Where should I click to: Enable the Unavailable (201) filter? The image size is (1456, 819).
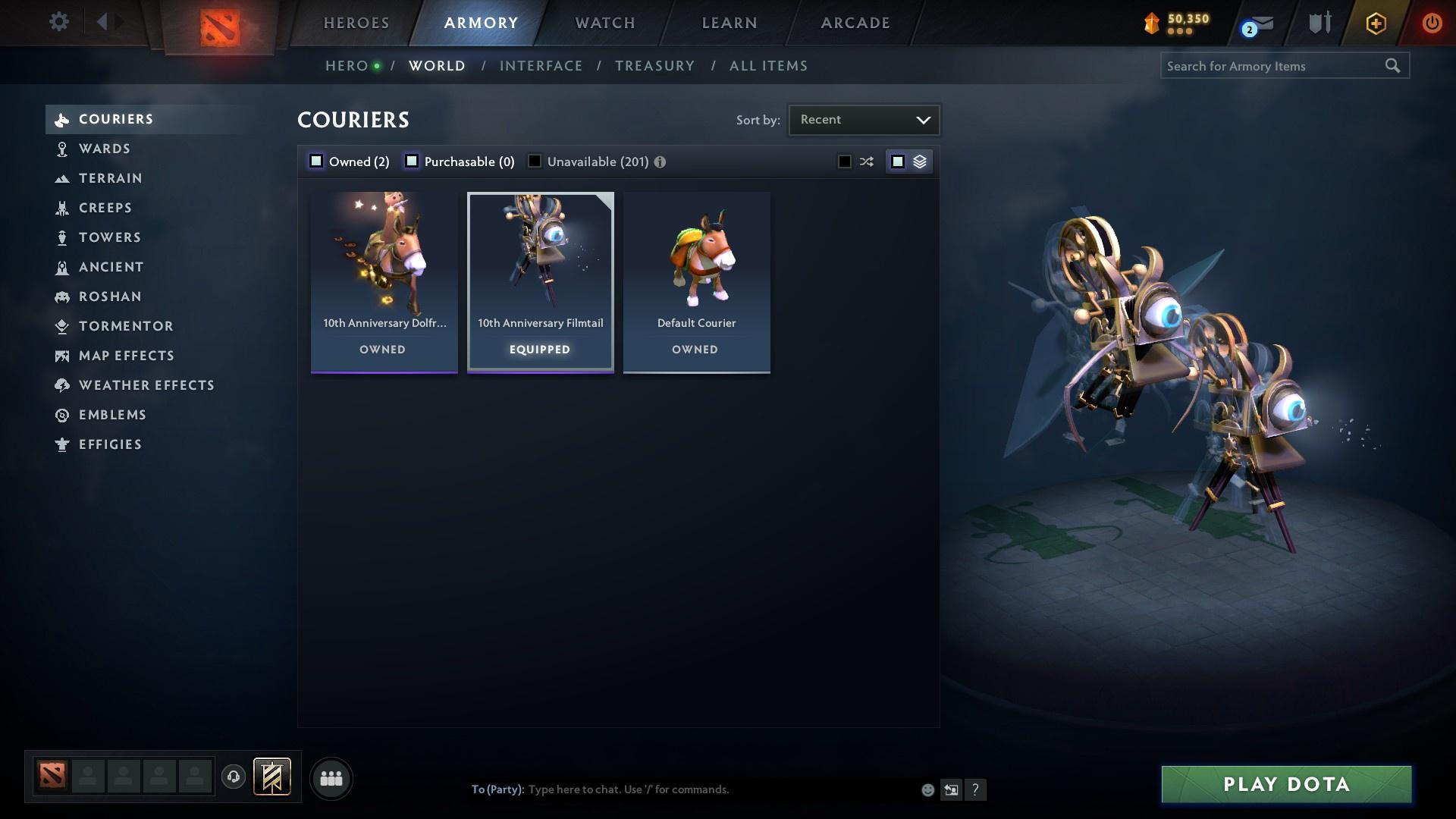(x=535, y=161)
